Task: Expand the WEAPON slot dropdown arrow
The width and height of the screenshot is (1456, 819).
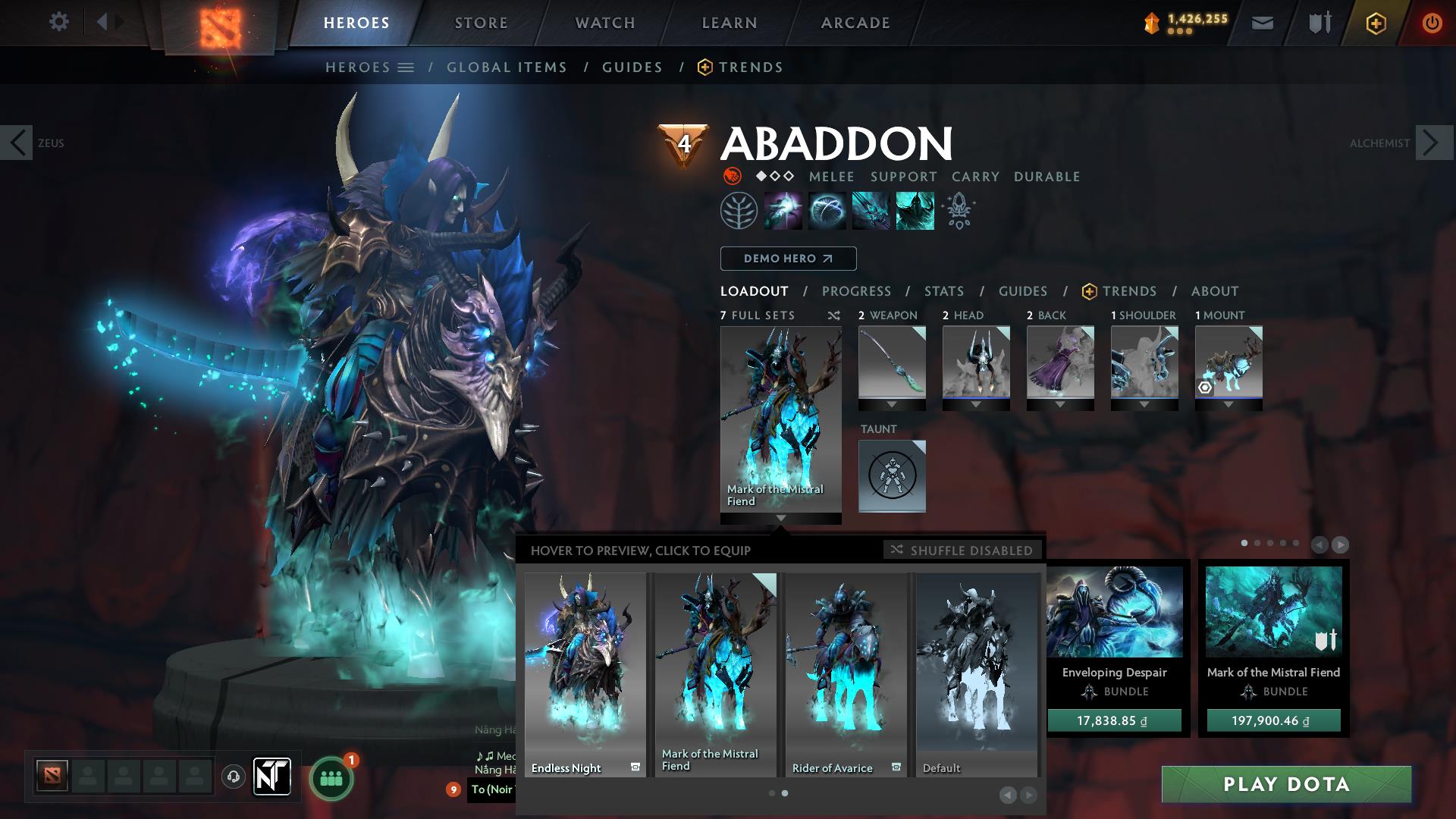Action: click(892, 405)
